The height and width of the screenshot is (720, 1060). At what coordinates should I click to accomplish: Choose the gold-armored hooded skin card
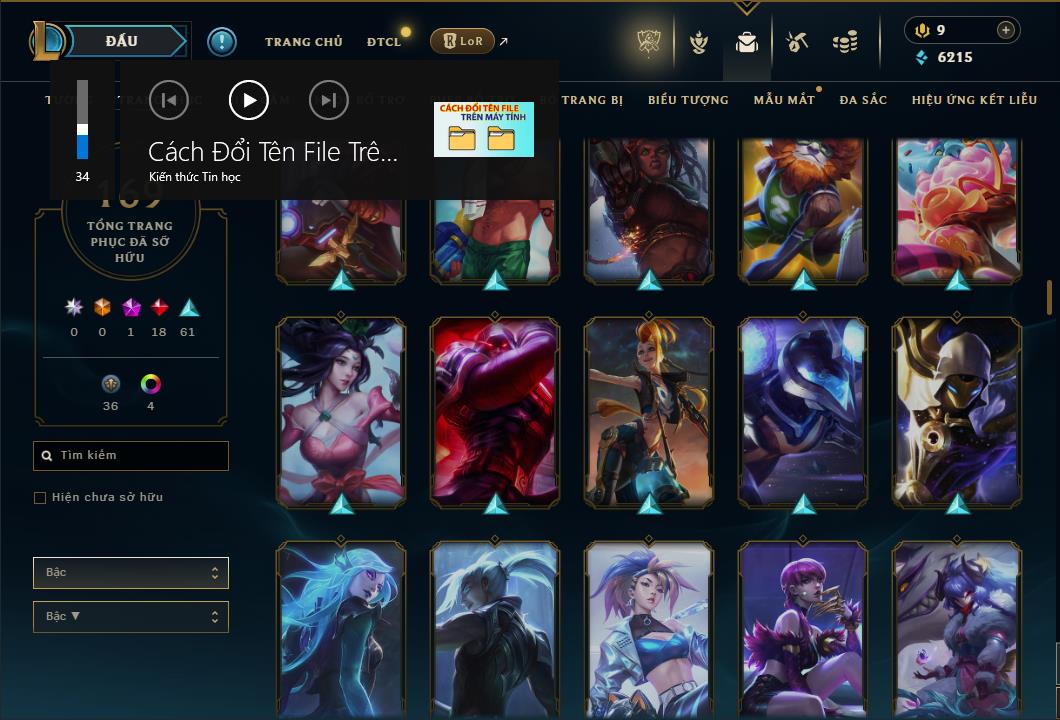click(x=957, y=412)
